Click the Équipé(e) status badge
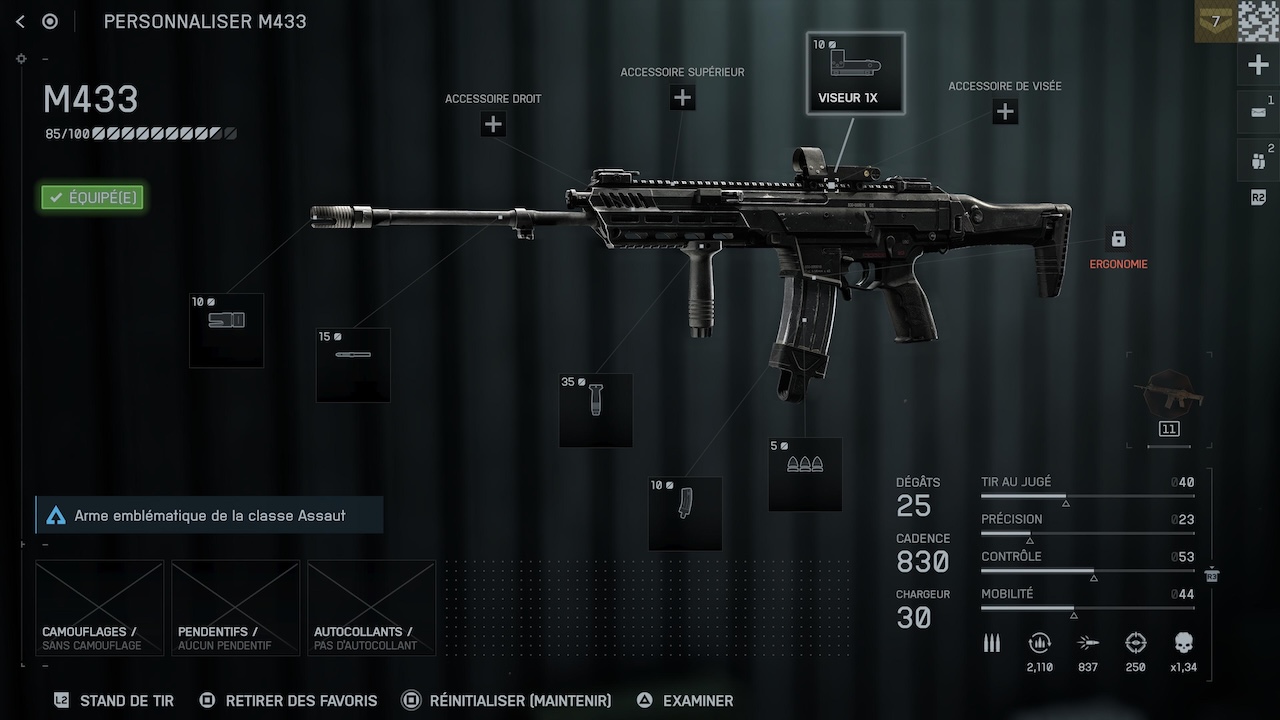 92,197
